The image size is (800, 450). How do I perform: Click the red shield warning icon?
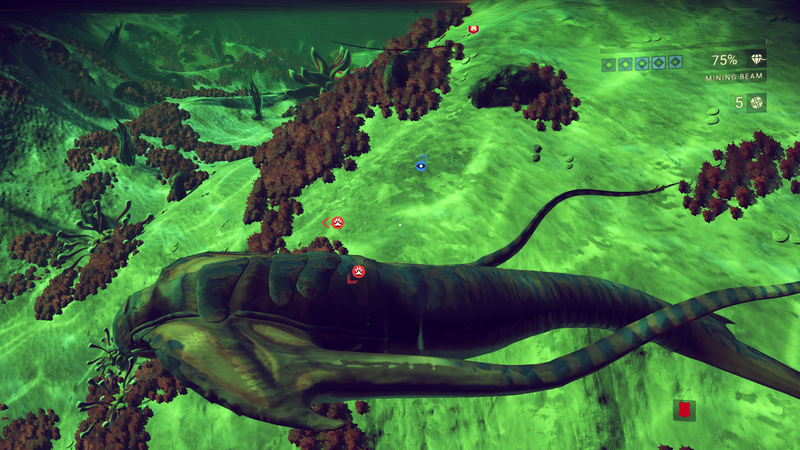point(684,410)
